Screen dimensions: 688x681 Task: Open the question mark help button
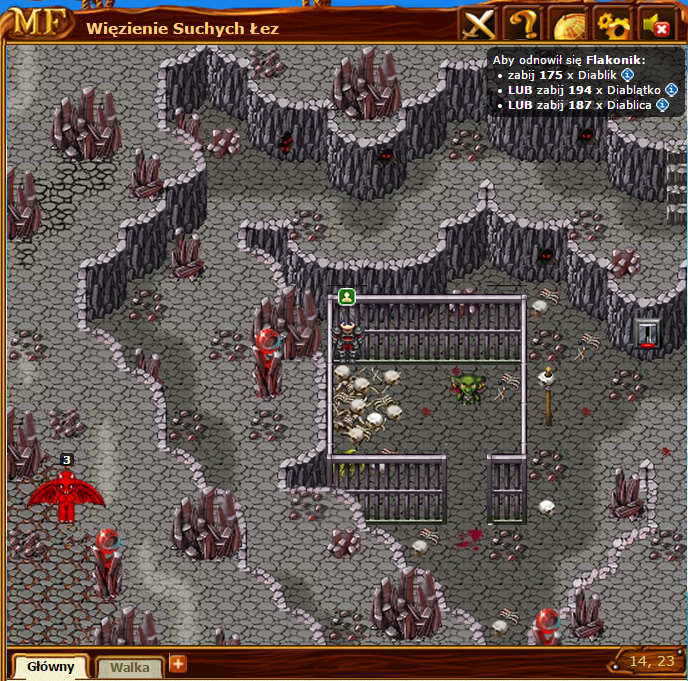(522, 24)
